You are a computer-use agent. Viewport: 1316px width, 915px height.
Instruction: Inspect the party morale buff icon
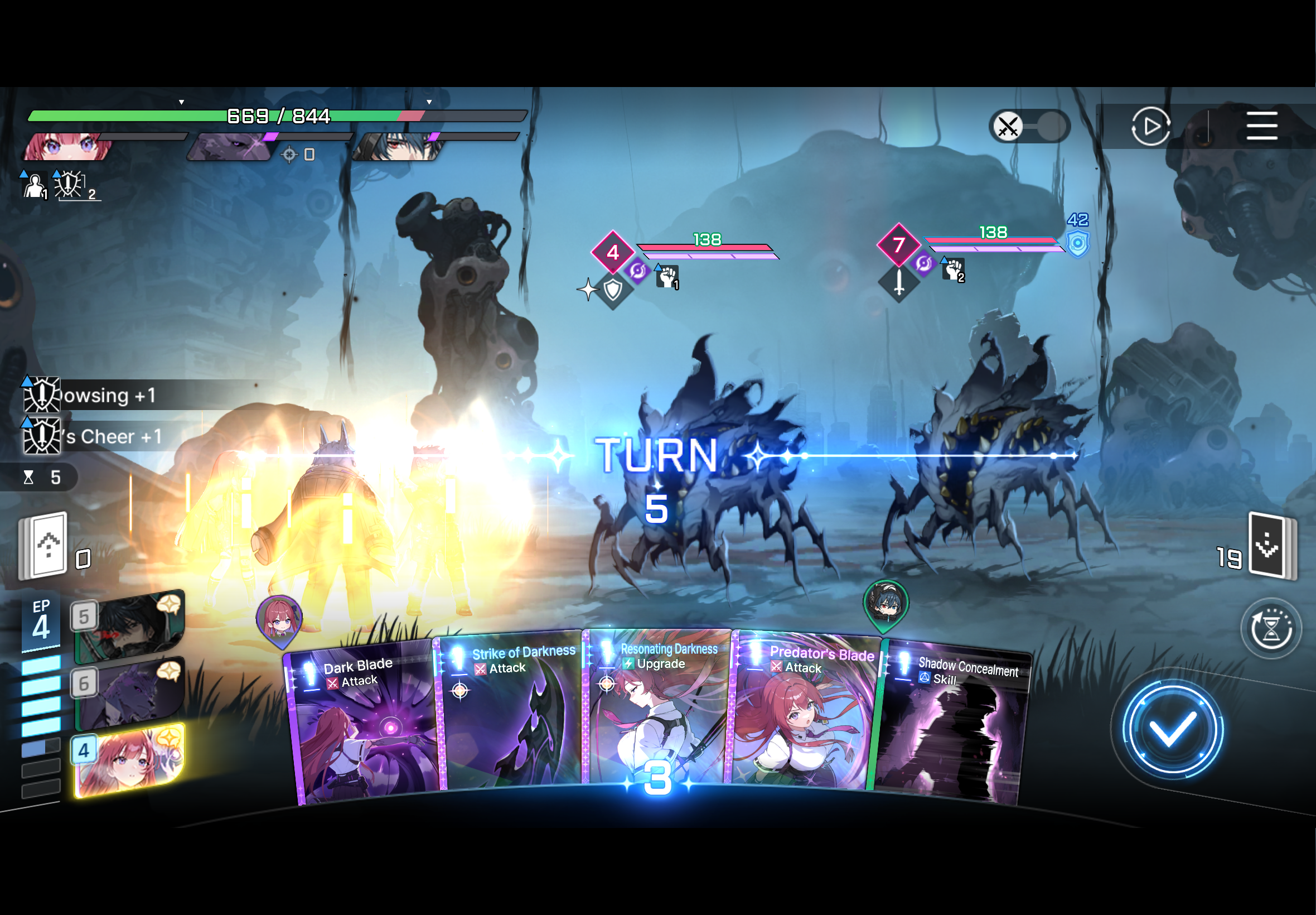69,185
